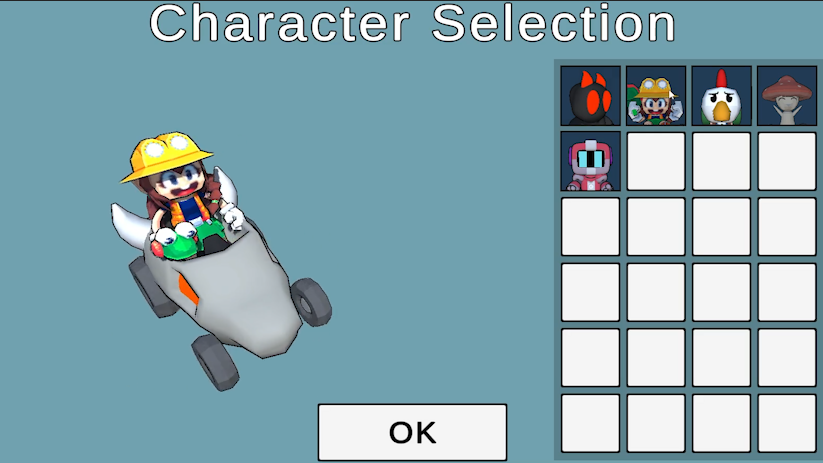This screenshot has height=463, width=823.
Task: Select the black character with red eyes
Action: coord(590,96)
